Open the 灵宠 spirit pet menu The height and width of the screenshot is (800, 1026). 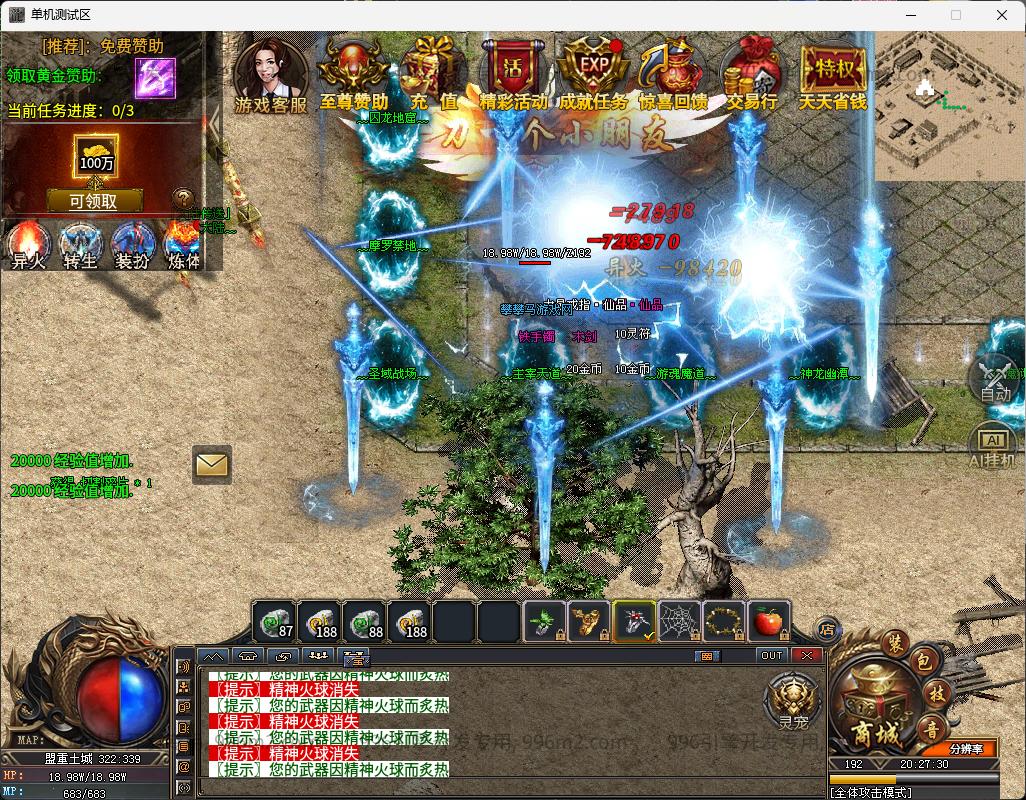(793, 700)
